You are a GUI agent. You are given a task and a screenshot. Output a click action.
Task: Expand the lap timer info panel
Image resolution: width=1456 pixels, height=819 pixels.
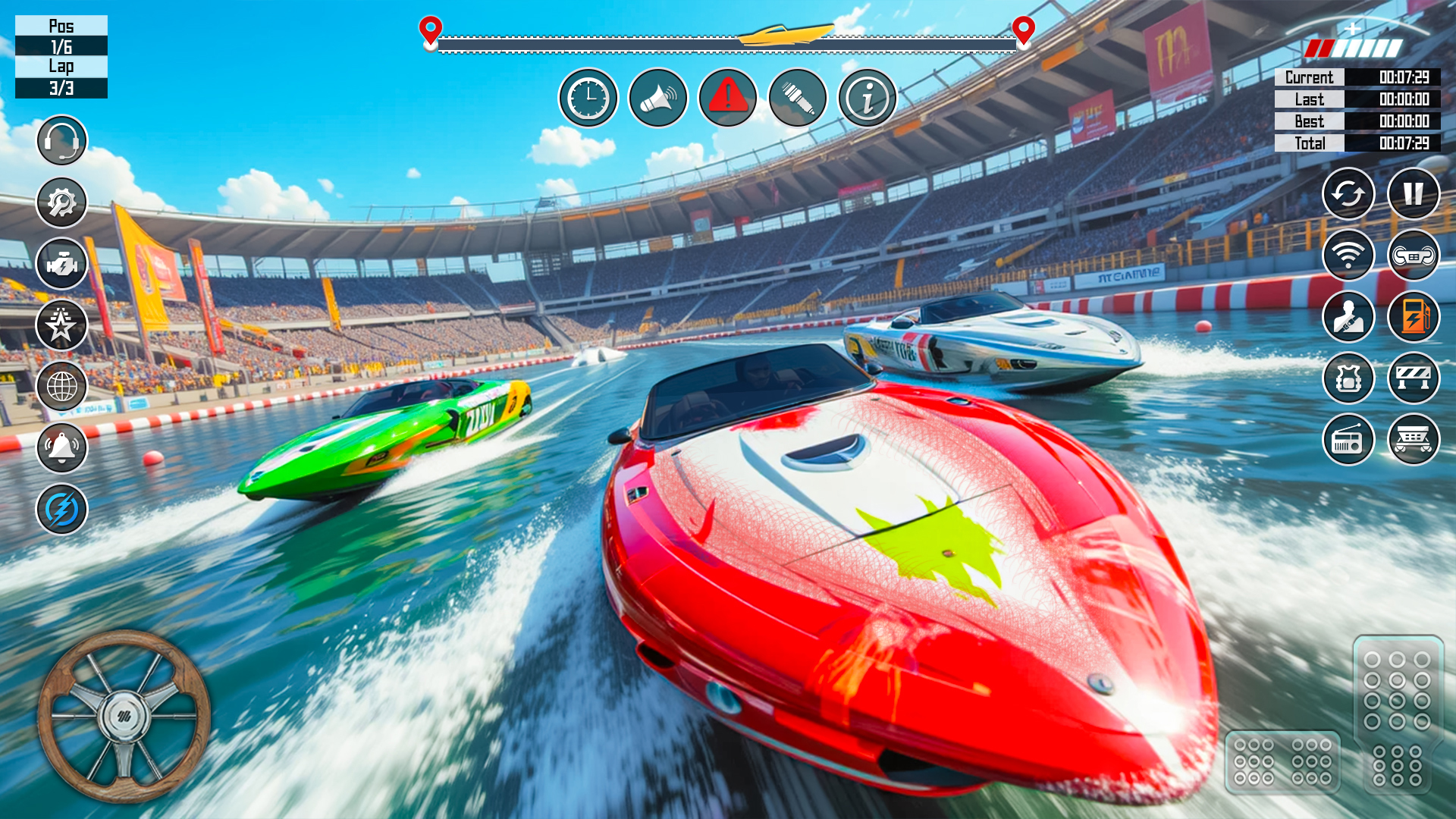click(1357, 110)
